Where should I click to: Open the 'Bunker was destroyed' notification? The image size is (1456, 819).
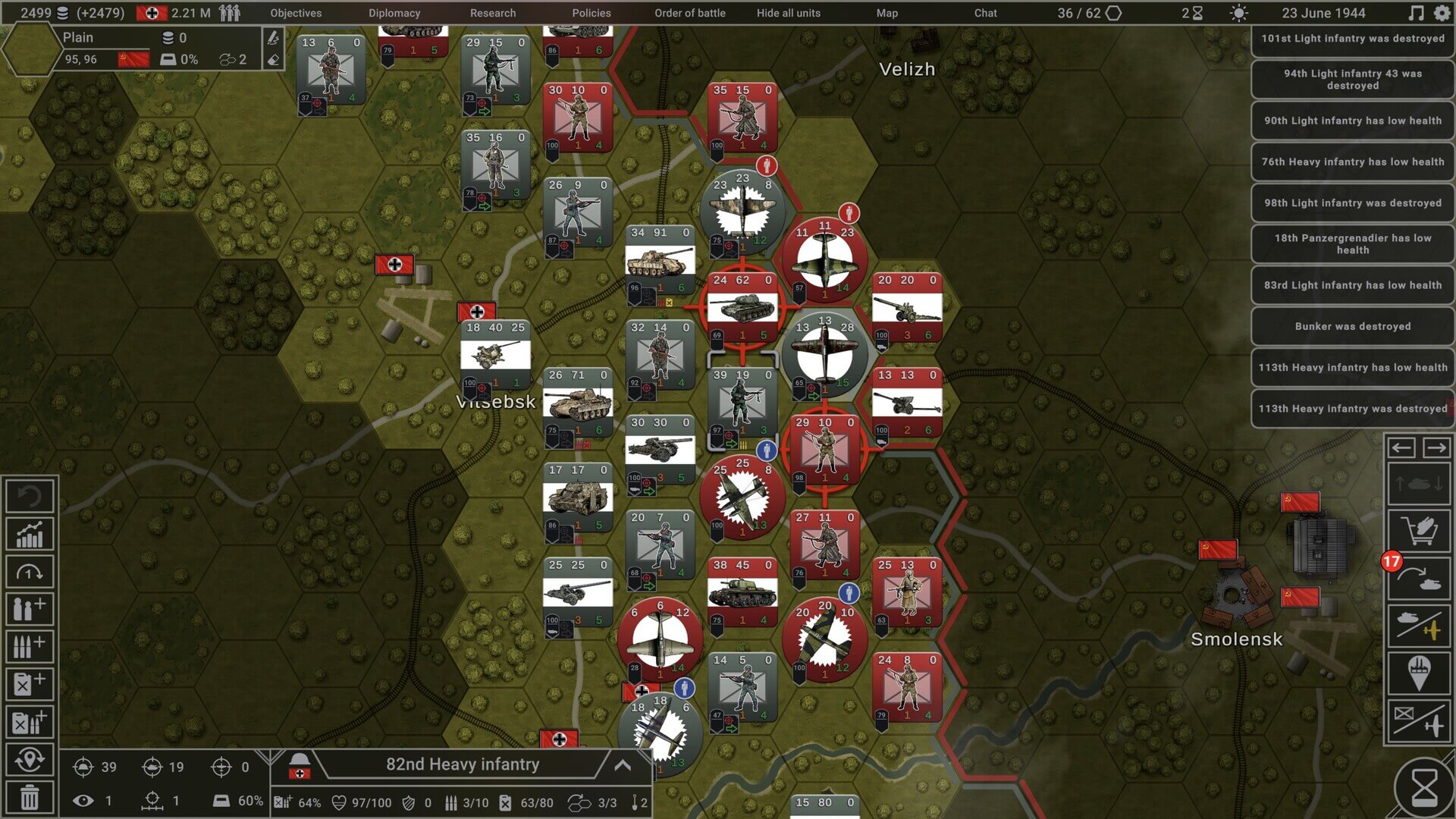point(1353,327)
